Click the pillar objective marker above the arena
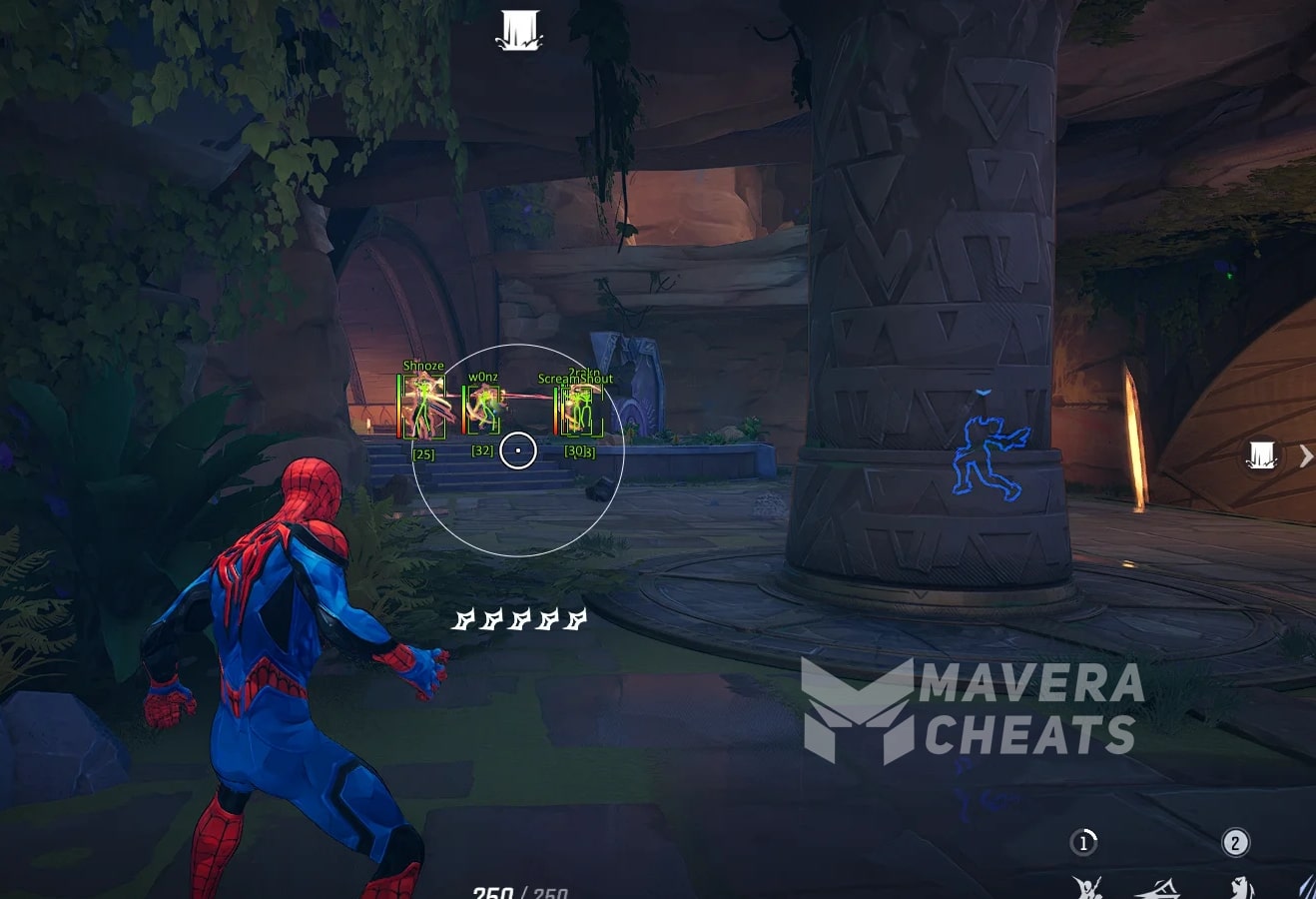 pos(518,30)
